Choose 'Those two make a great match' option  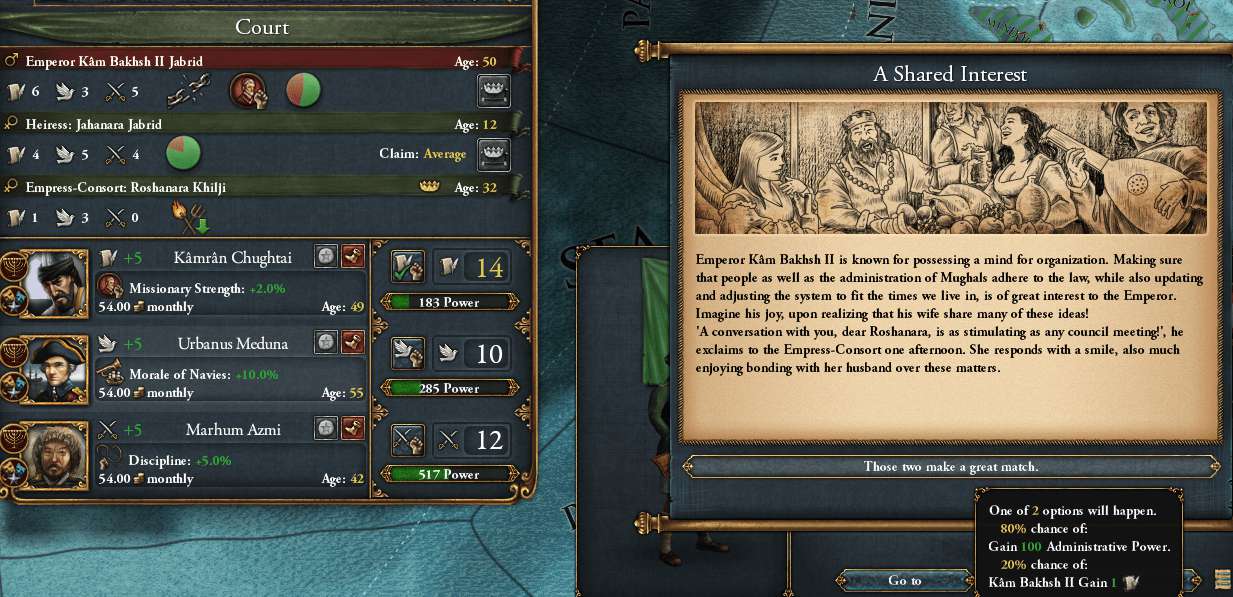950,467
